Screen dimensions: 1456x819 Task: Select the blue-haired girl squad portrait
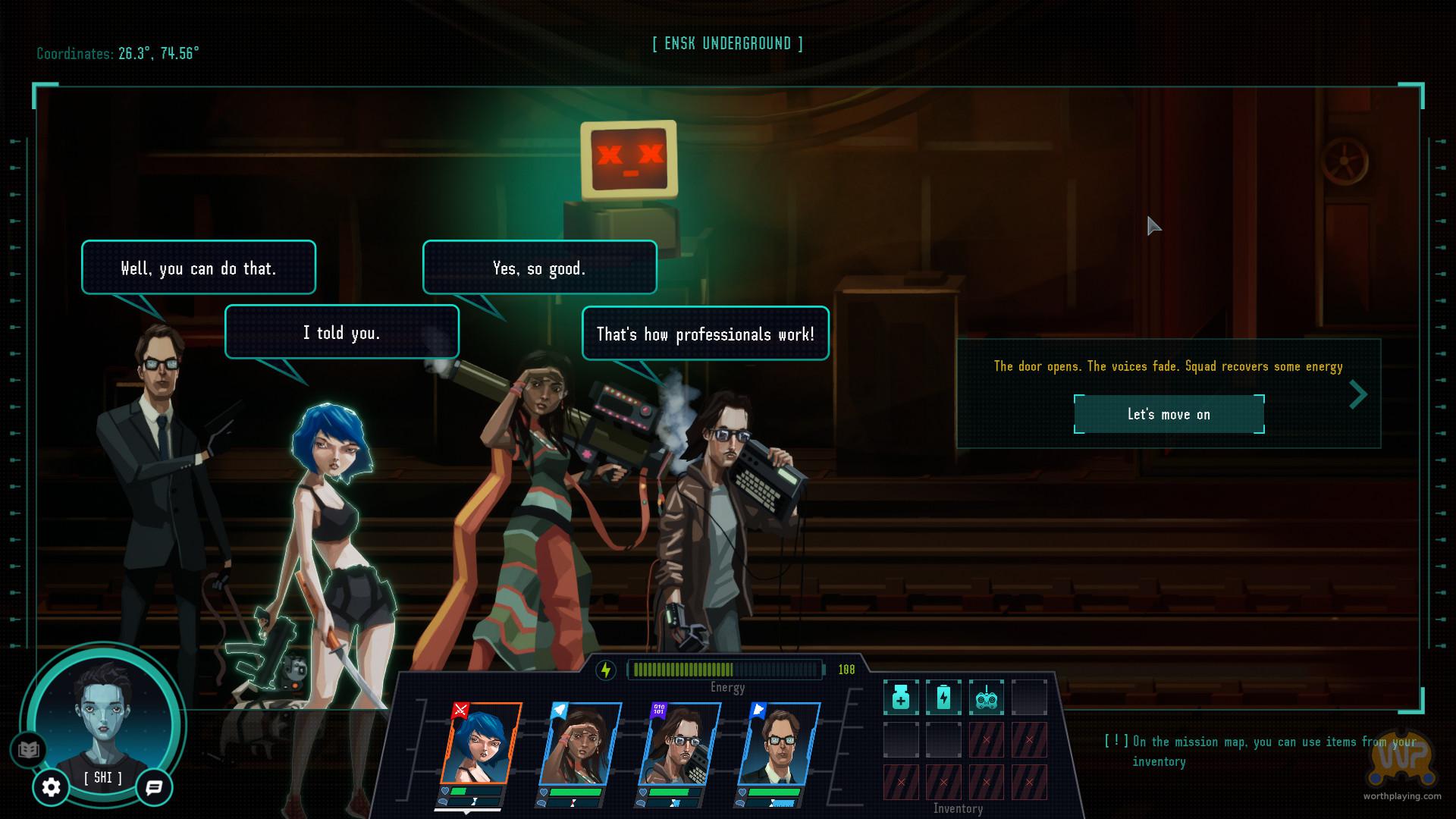pos(479,745)
